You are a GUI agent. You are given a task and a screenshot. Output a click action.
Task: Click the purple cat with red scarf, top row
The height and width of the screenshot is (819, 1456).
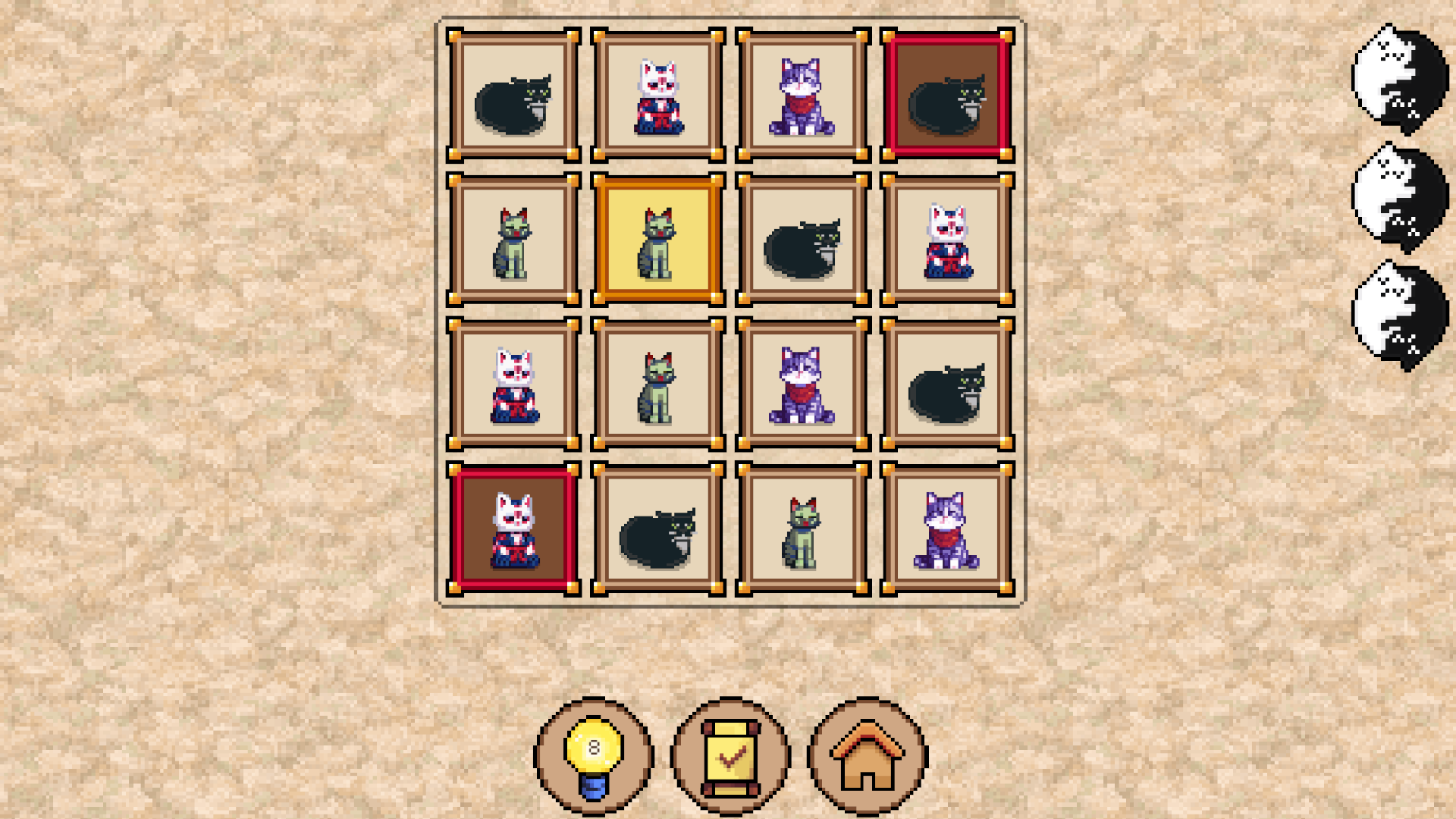point(802,95)
